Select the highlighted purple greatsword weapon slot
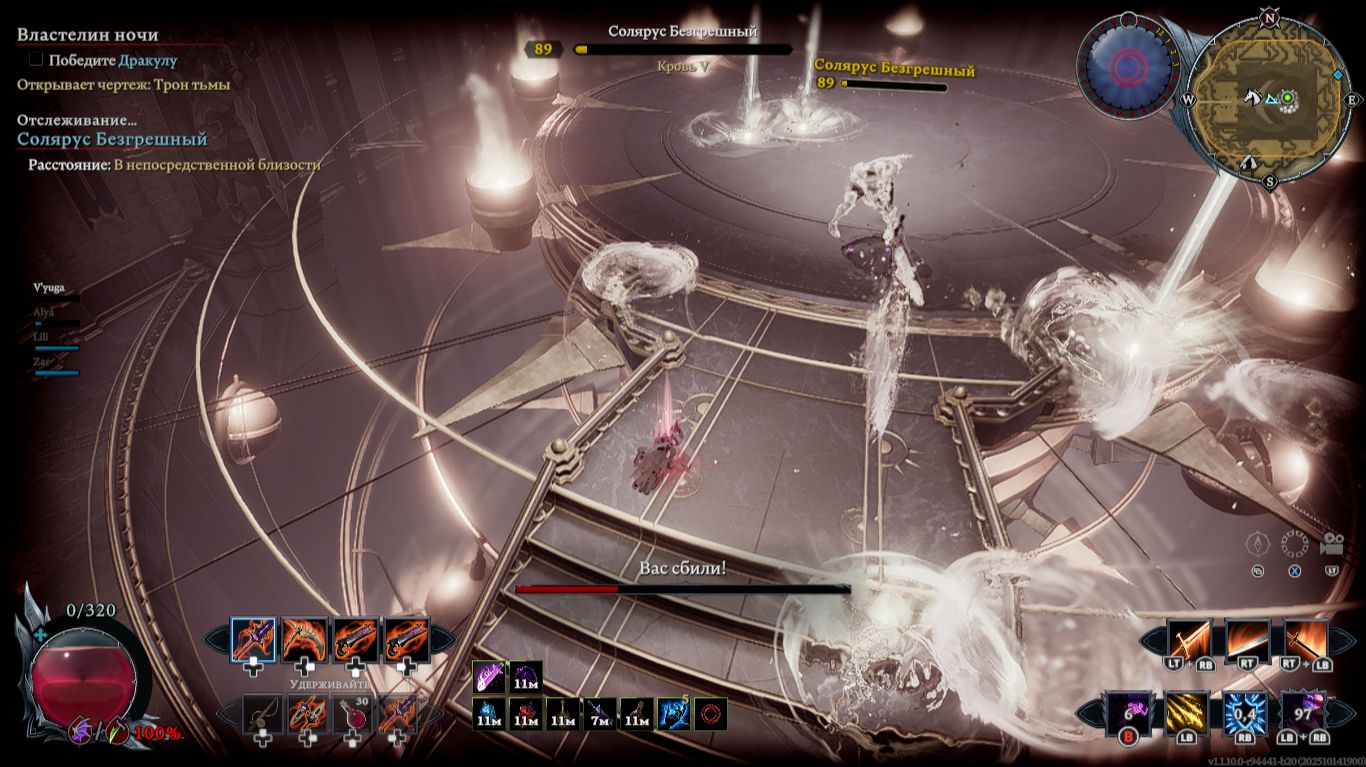1366x767 pixels. click(x=253, y=639)
